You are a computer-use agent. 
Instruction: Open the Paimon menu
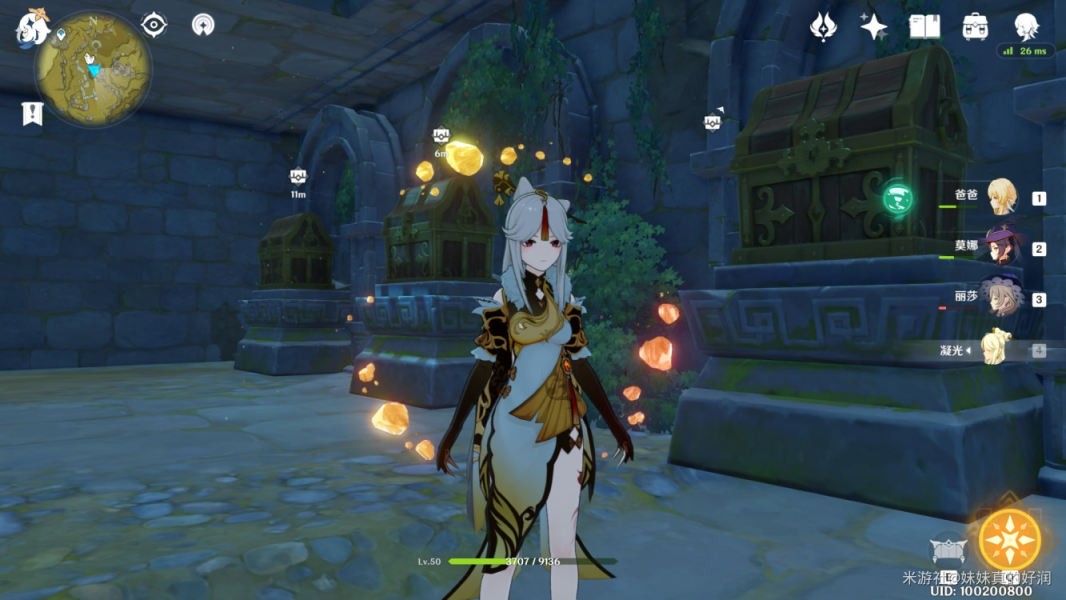[x=32, y=26]
